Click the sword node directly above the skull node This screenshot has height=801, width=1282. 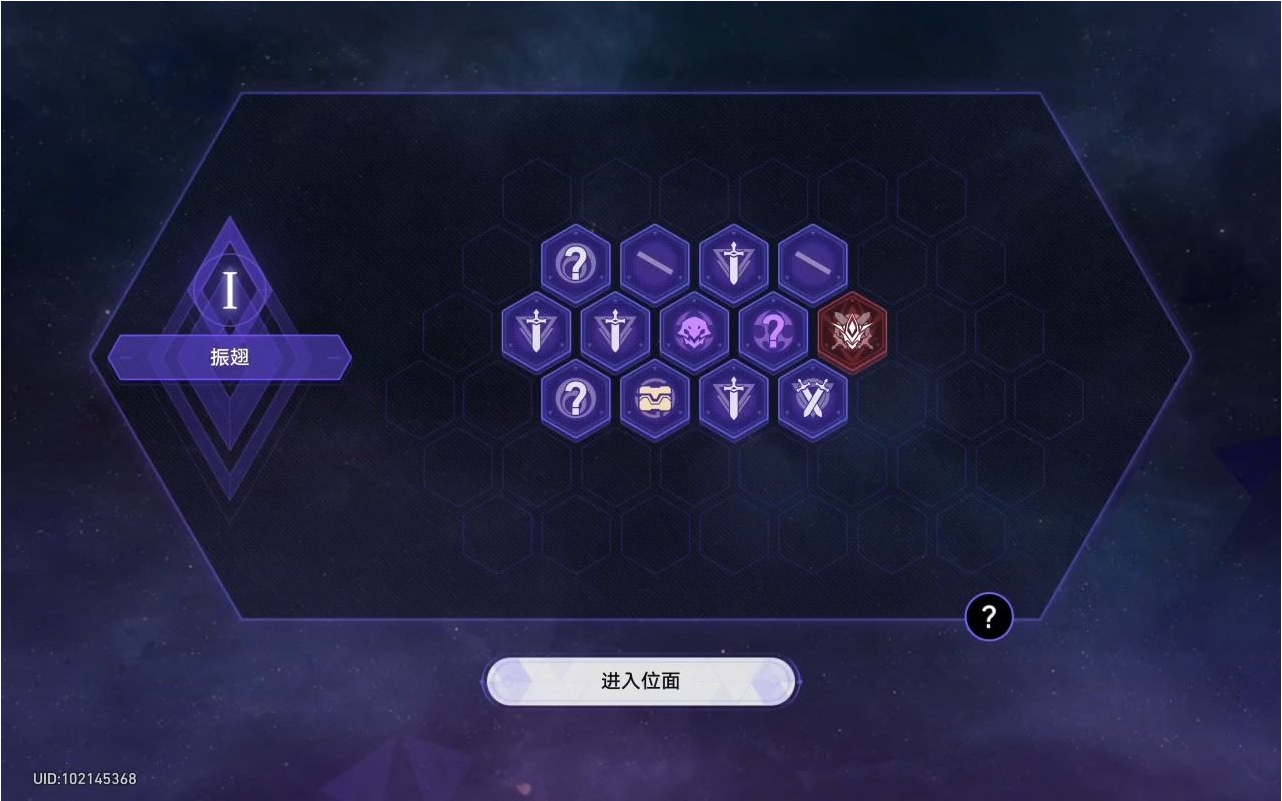(735, 263)
